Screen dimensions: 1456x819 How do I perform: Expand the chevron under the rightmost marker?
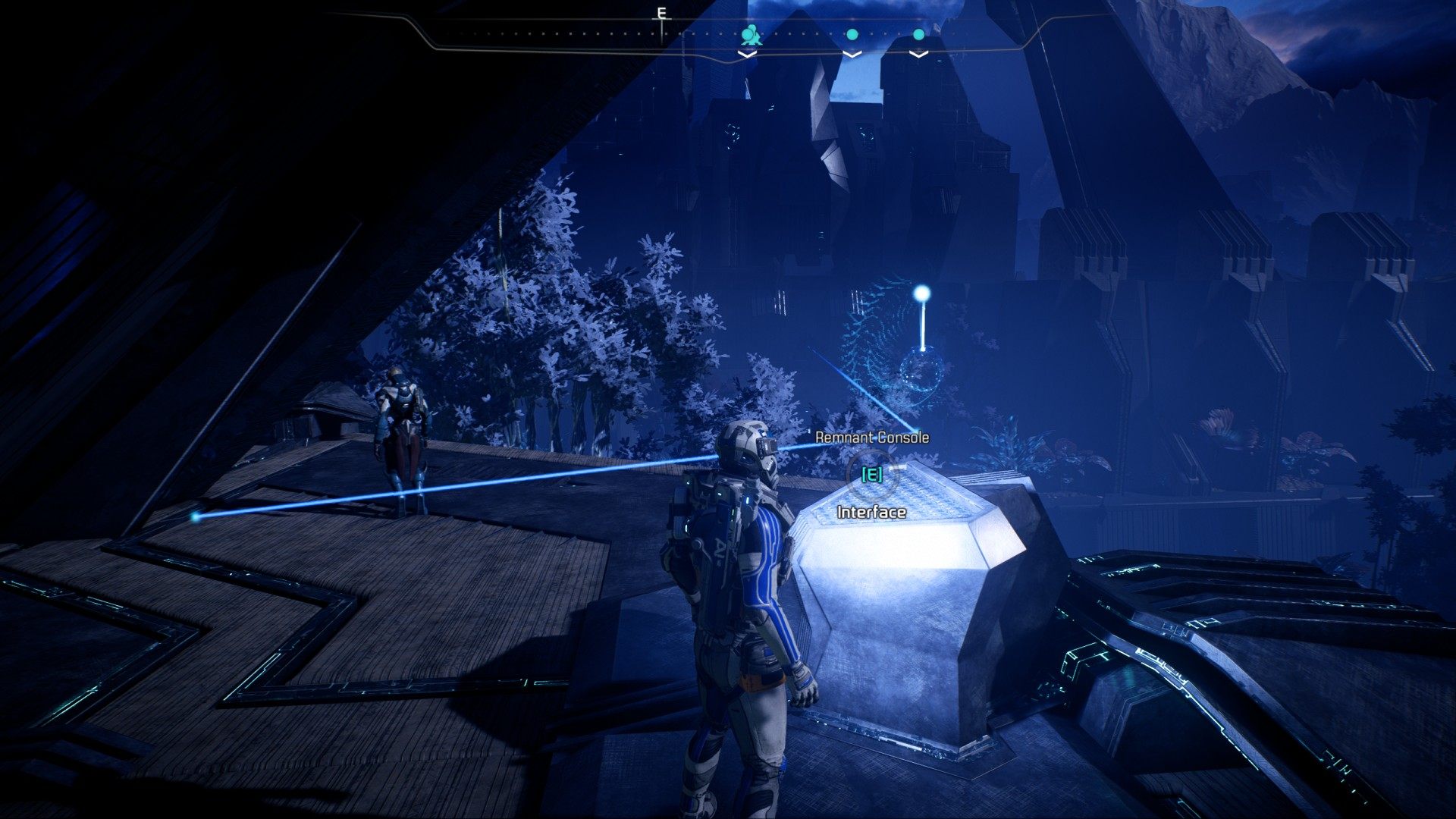(x=918, y=53)
